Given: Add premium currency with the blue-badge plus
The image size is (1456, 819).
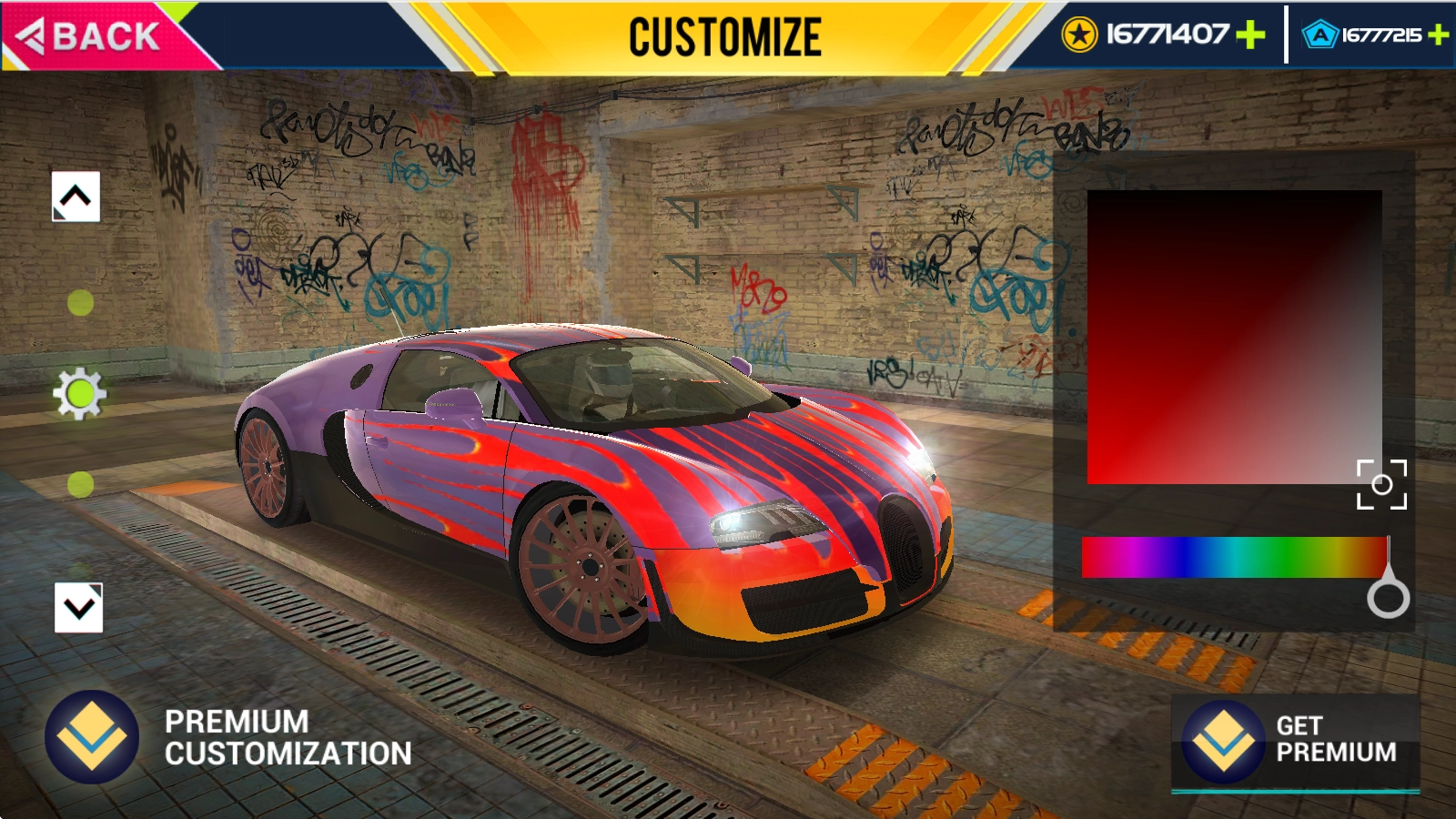Looking at the screenshot, I should pyautogui.click(x=1439, y=35).
